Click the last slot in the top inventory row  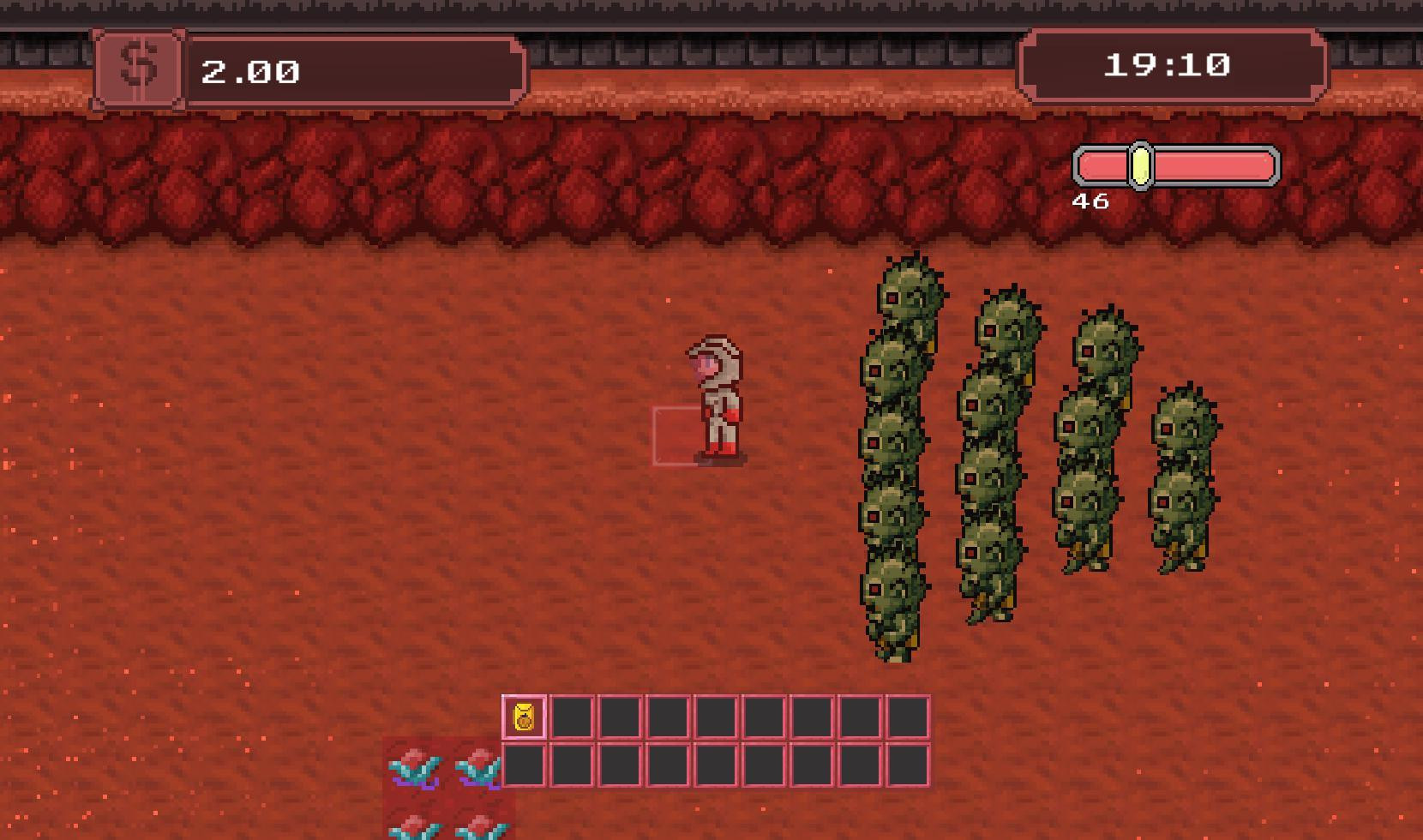[910, 714]
